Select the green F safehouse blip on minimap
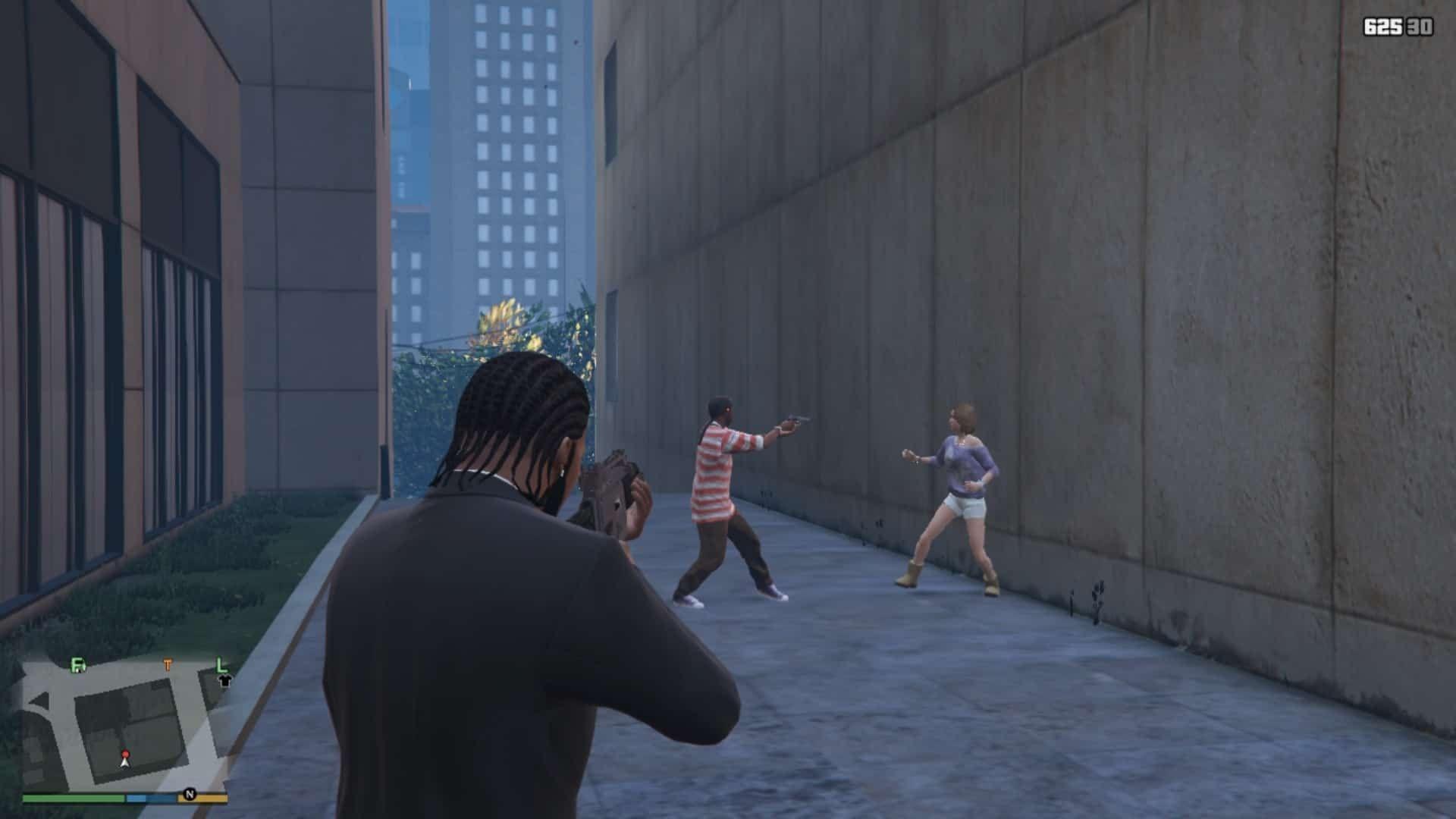Viewport: 1456px width, 819px height. tap(78, 665)
